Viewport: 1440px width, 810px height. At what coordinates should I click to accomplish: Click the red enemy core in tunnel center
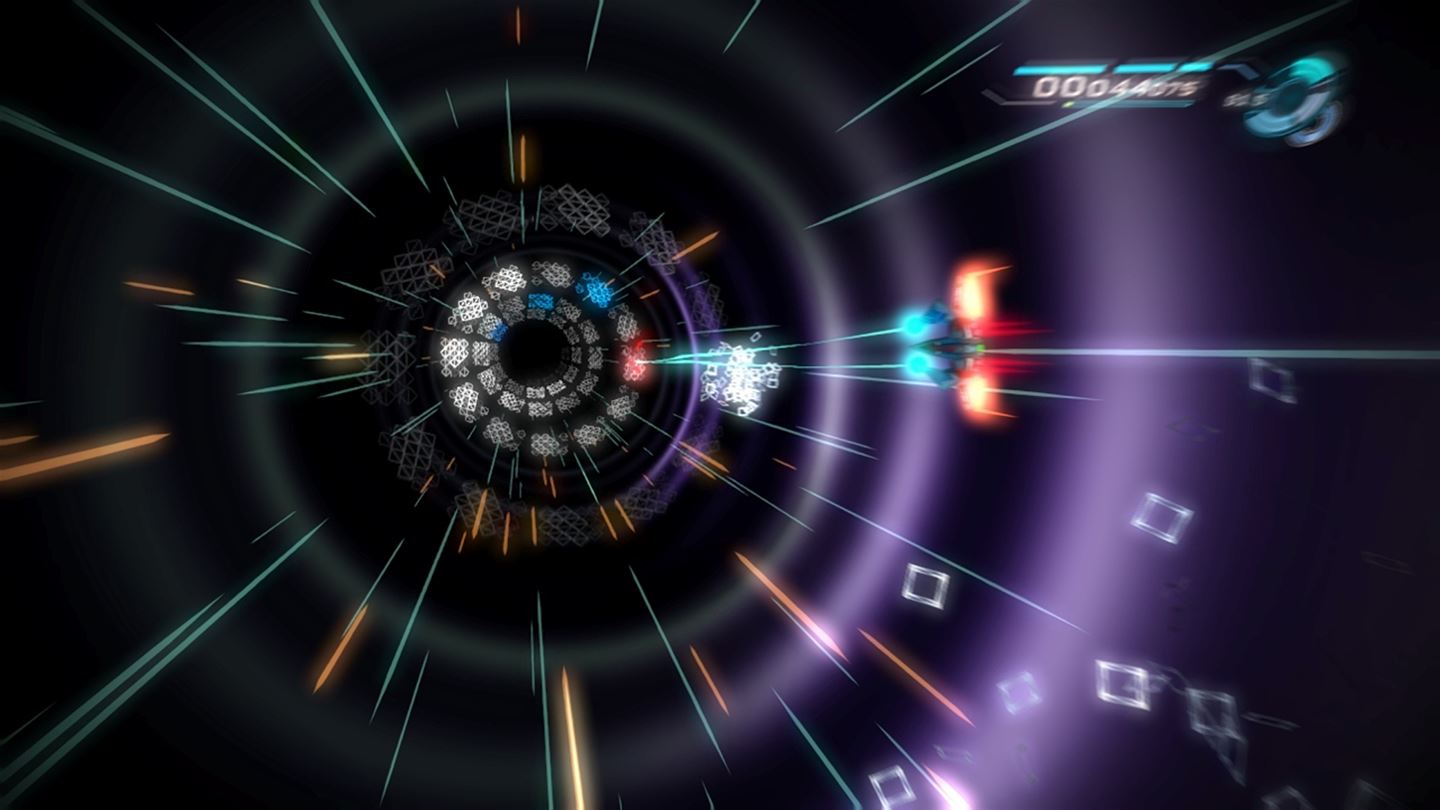636,362
